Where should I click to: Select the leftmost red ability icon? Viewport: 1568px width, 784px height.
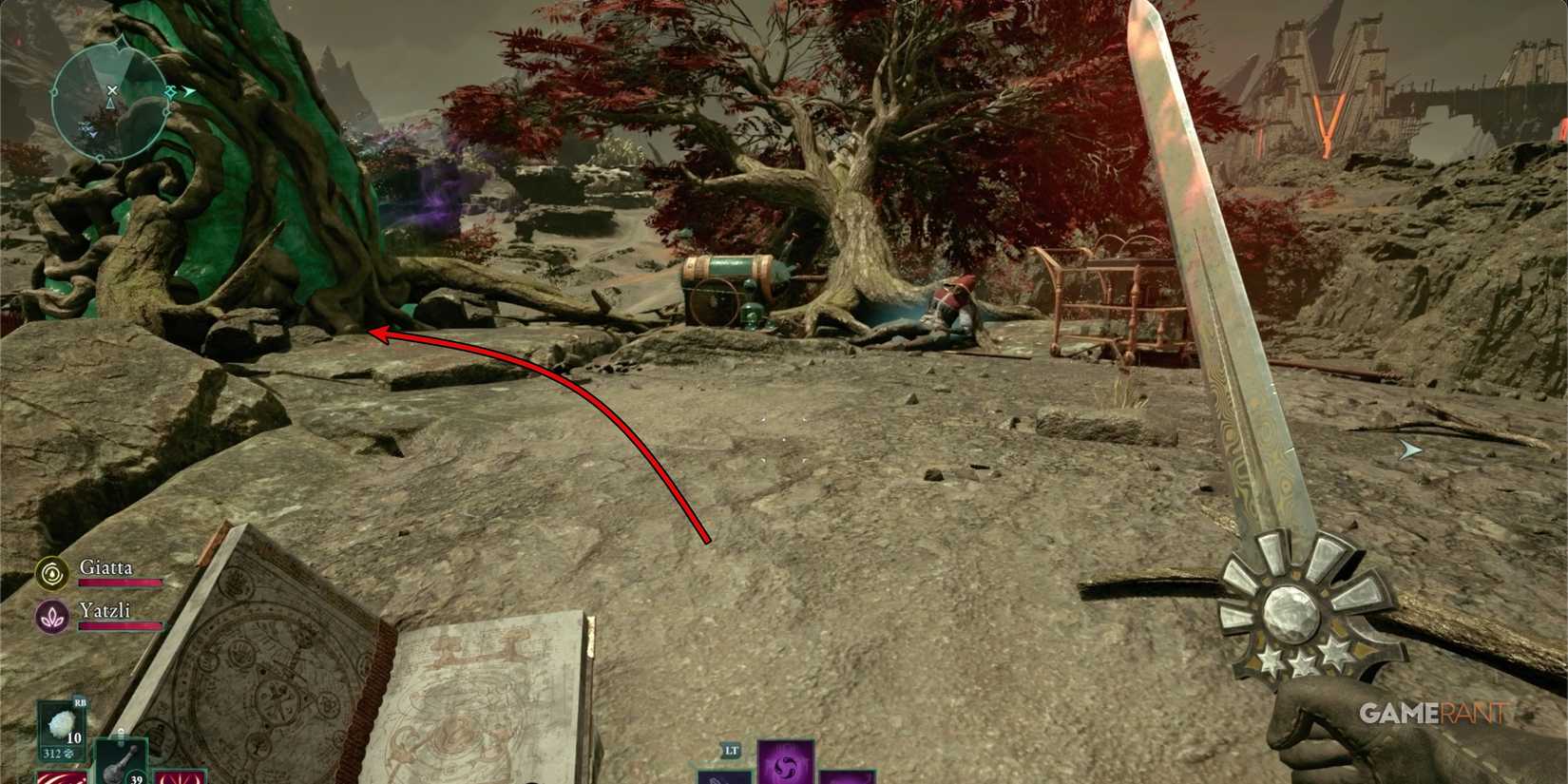[64, 777]
